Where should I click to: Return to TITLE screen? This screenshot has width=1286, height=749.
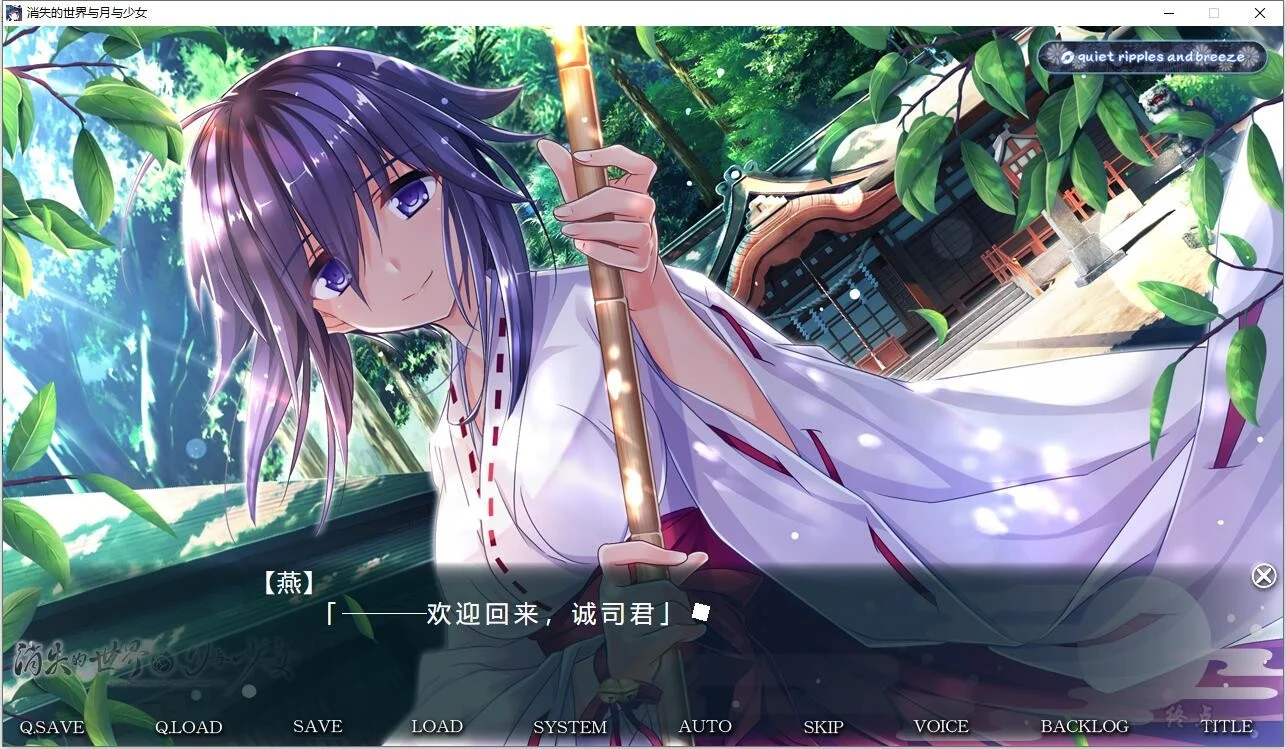1230,725
